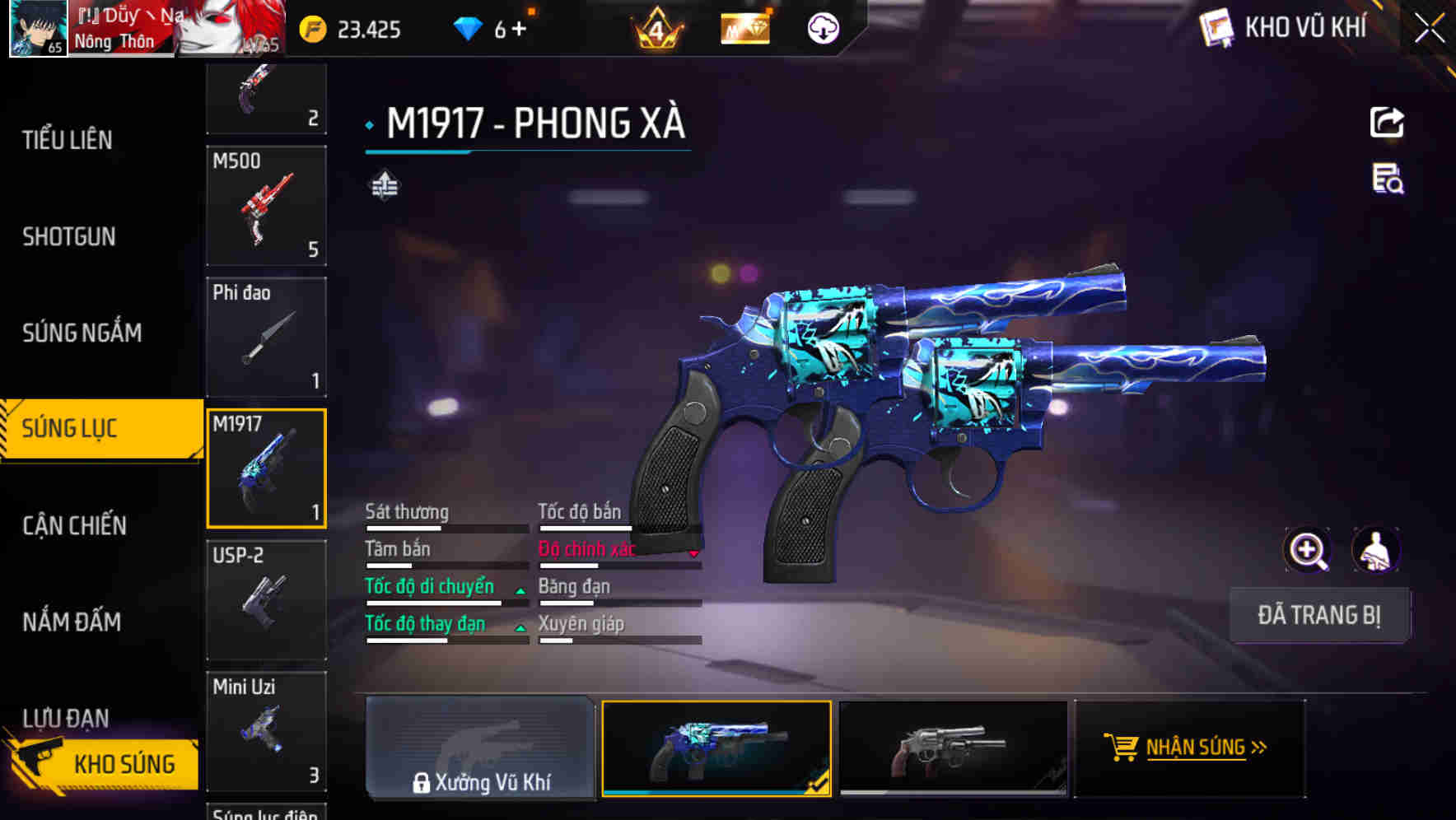Select the USP-2 weapon thumbnail
The image size is (1456, 820).
[265, 600]
